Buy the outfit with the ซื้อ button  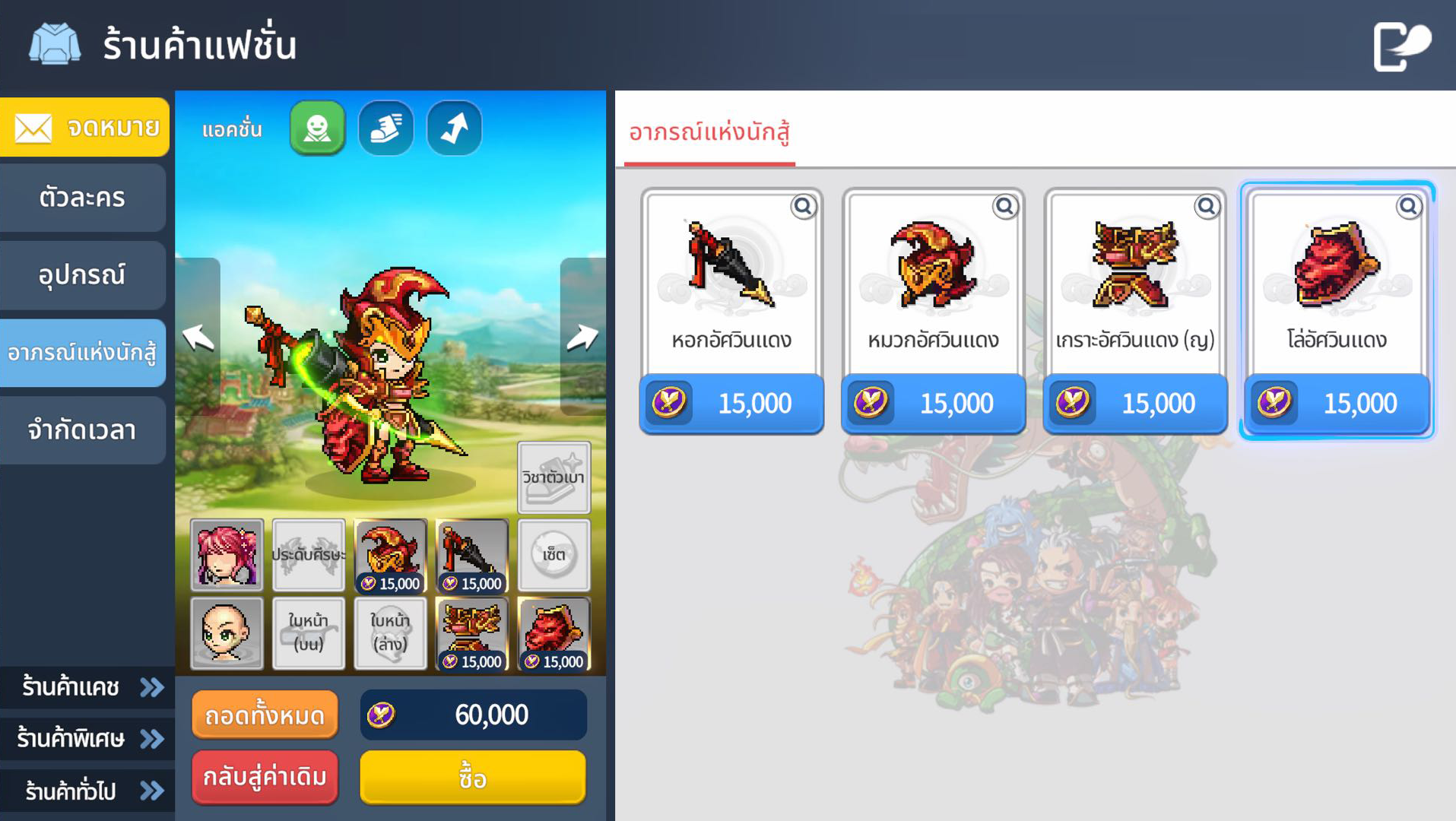[472, 777]
